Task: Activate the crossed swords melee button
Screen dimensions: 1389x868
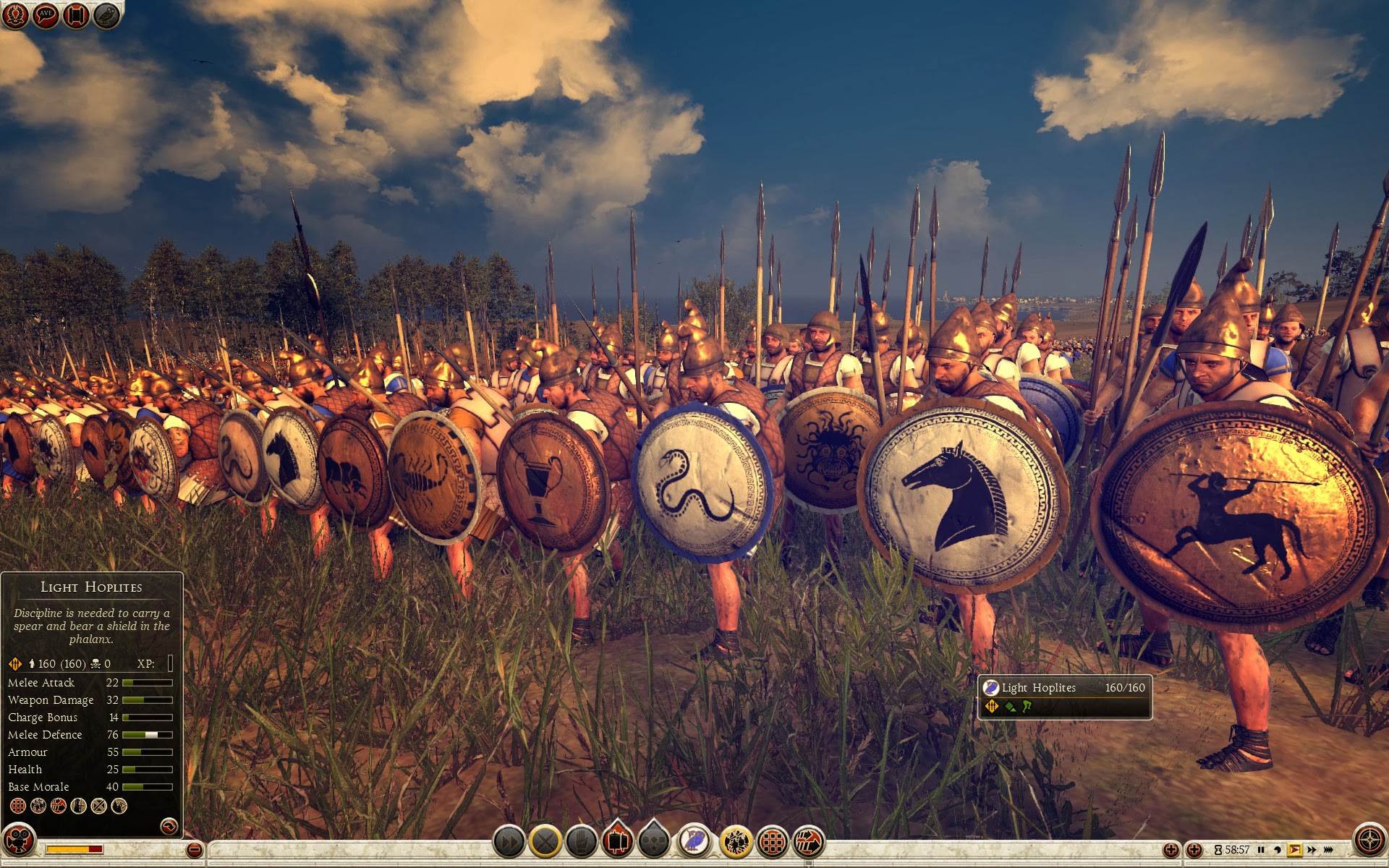Action: (545, 842)
